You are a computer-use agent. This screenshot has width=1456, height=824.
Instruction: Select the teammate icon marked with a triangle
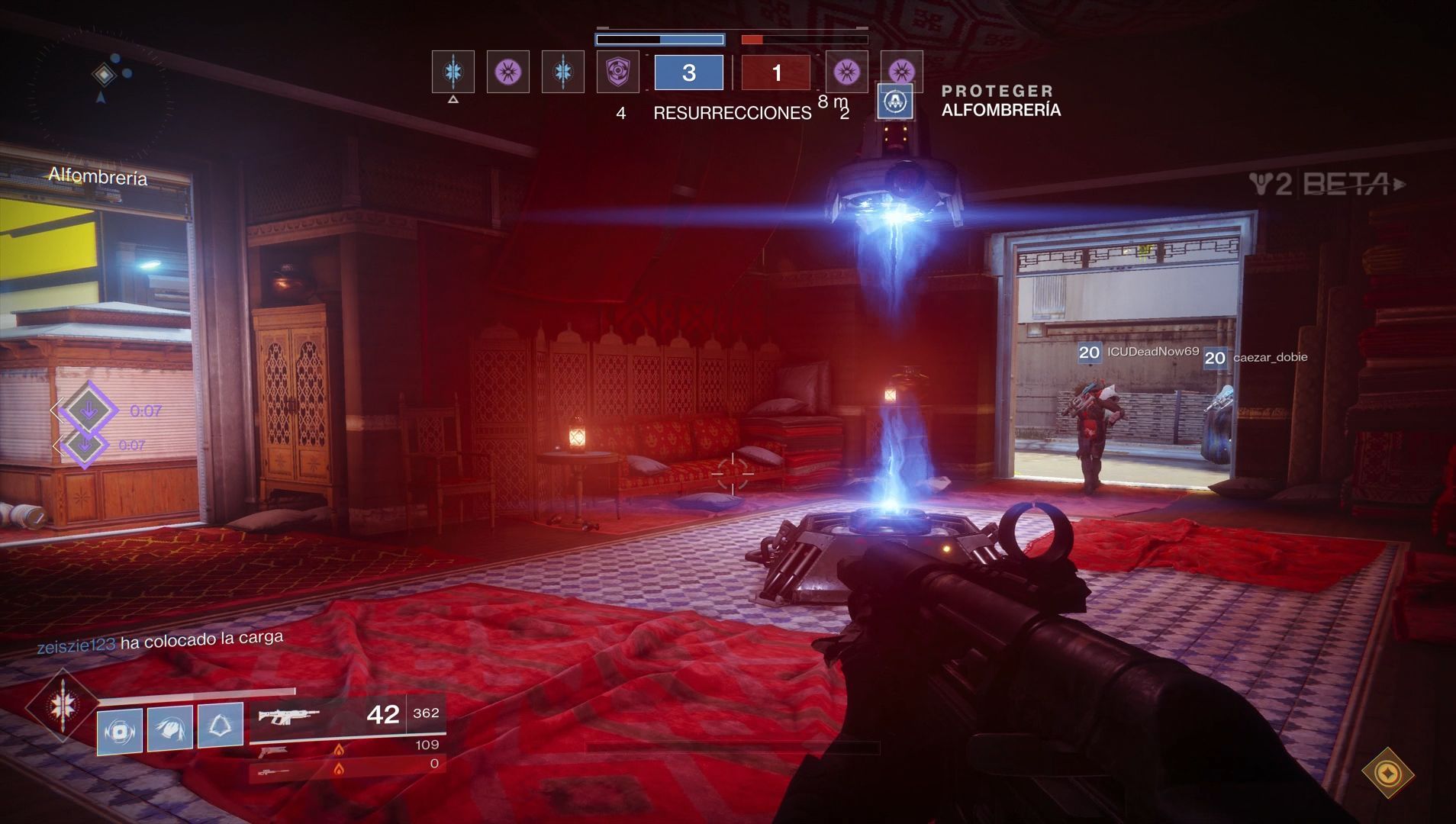453,72
